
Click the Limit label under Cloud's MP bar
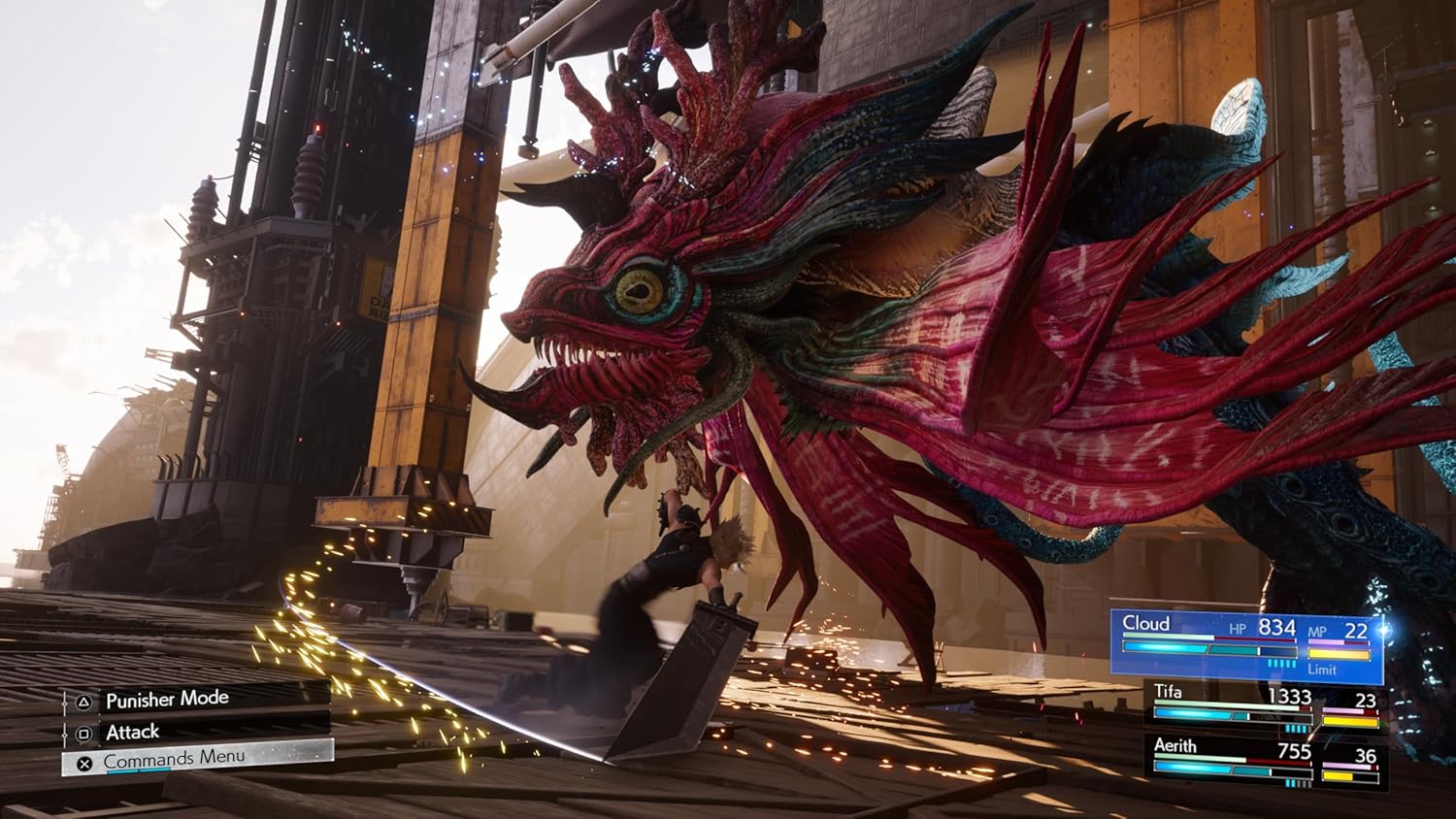(x=1322, y=670)
